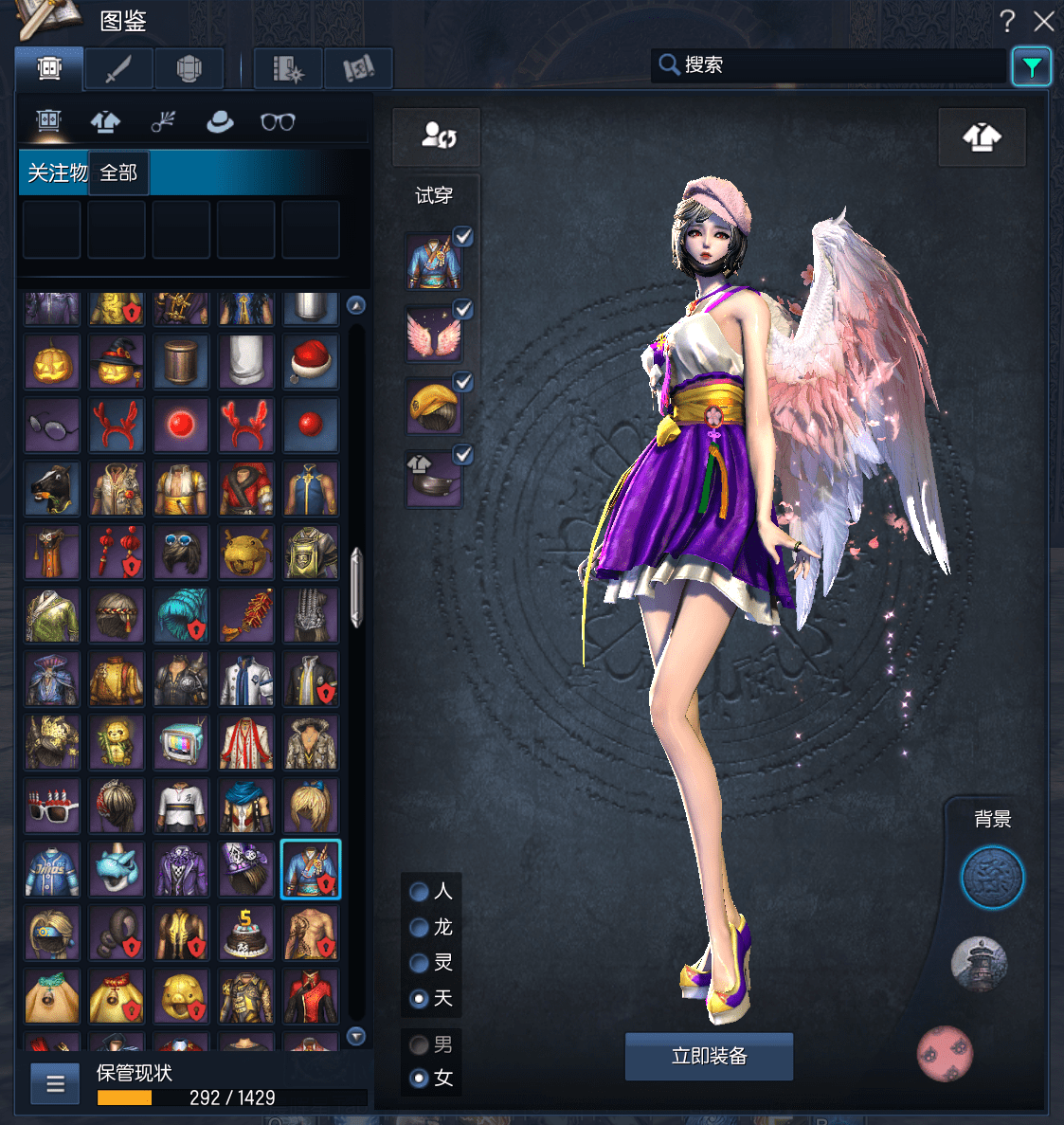
Task: Switch to the sword weapon tab
Action: coord(118,68)
